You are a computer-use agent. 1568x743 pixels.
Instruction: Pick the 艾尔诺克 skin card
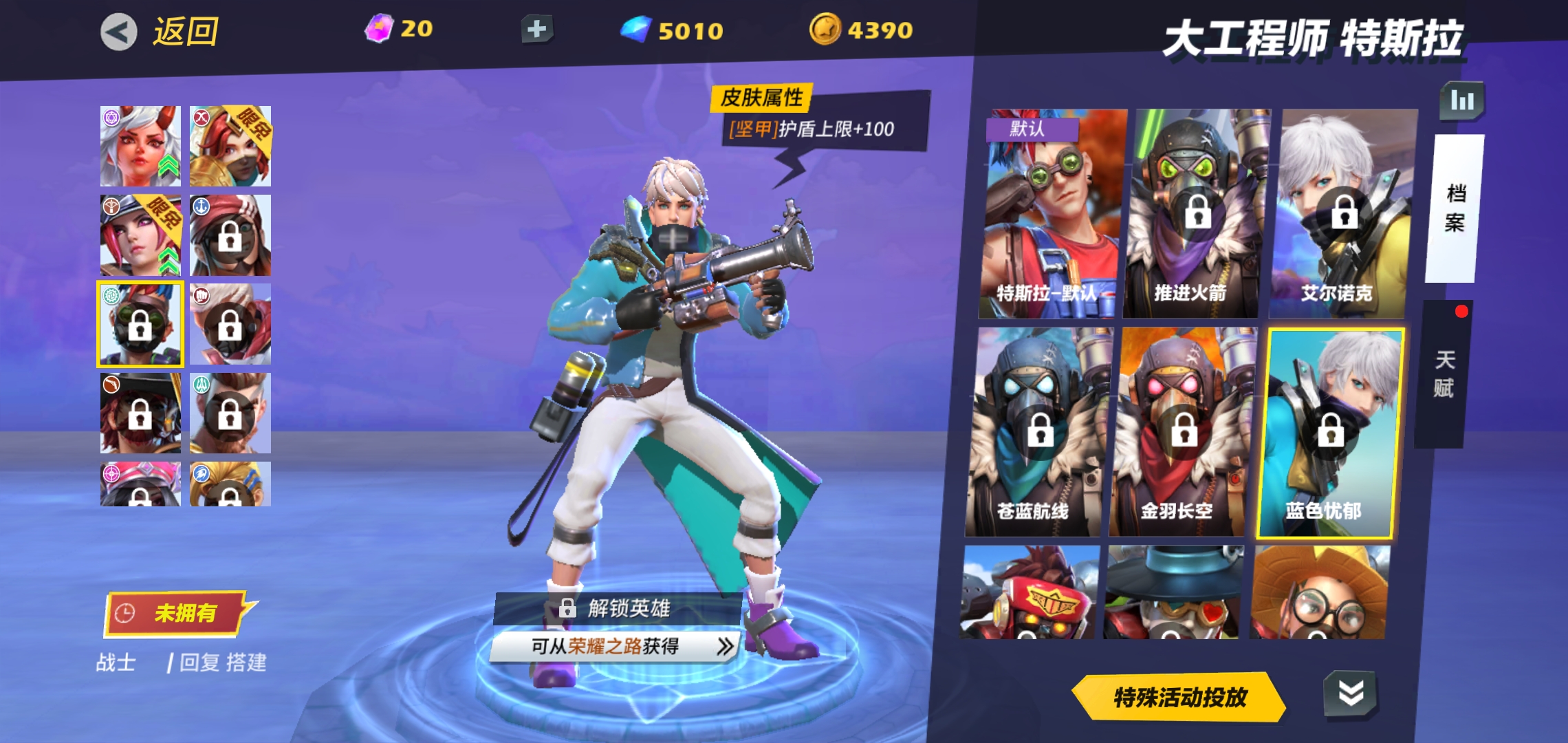1341,213
